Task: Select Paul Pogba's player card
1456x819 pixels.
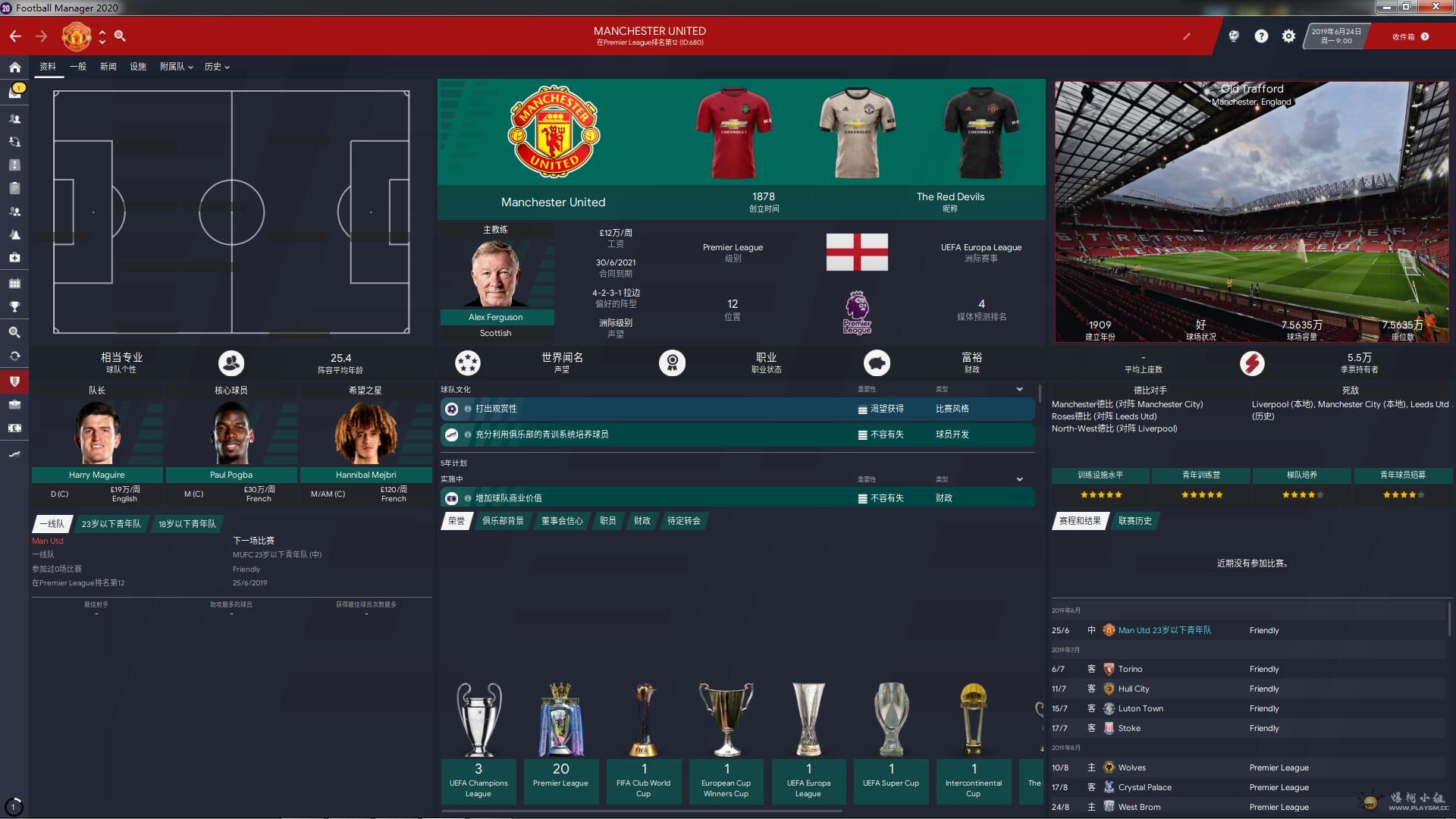Action: click(231, 475)
